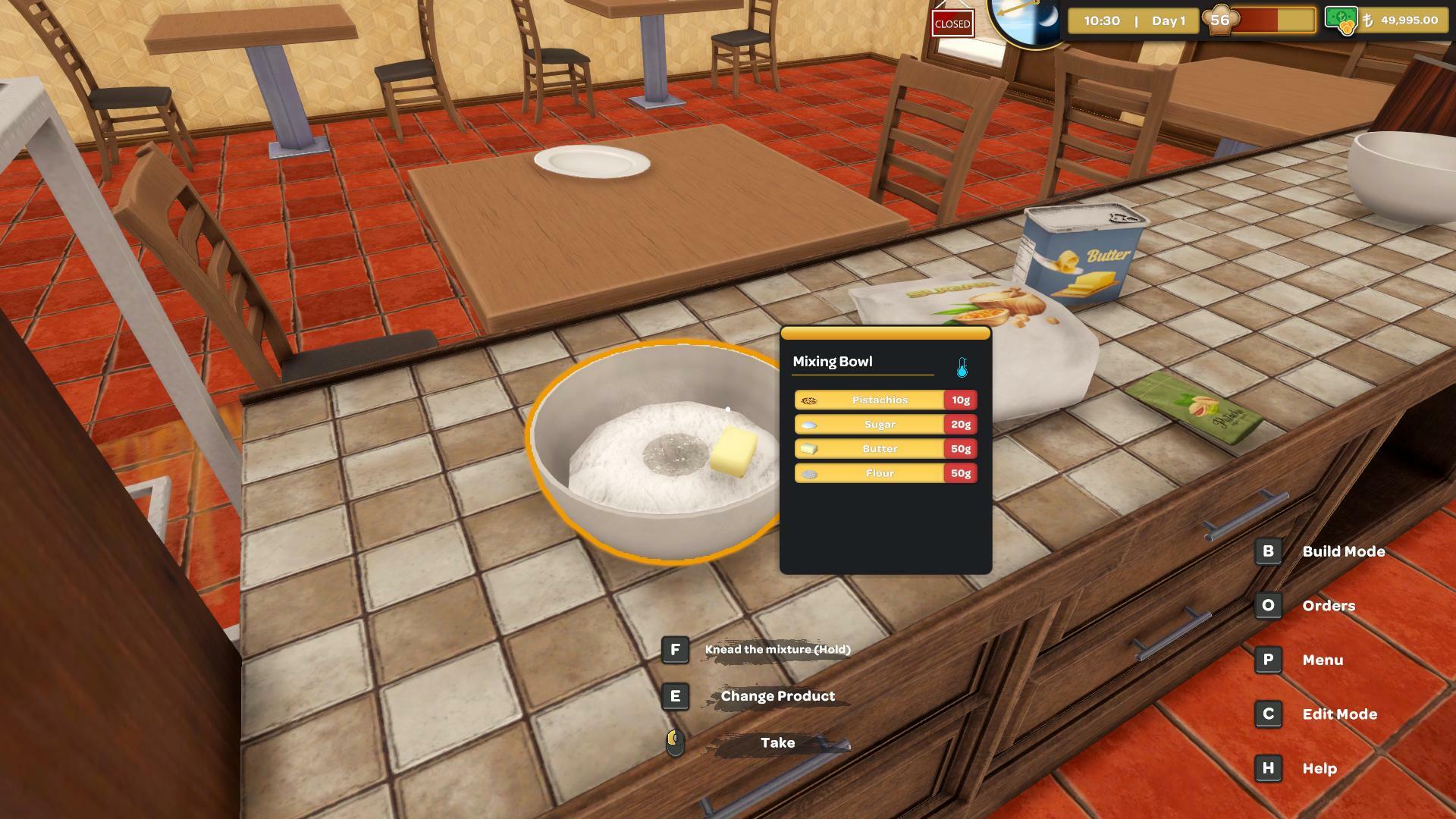
Task: Open the Help screen
Action: click(x=1319, y=768)
